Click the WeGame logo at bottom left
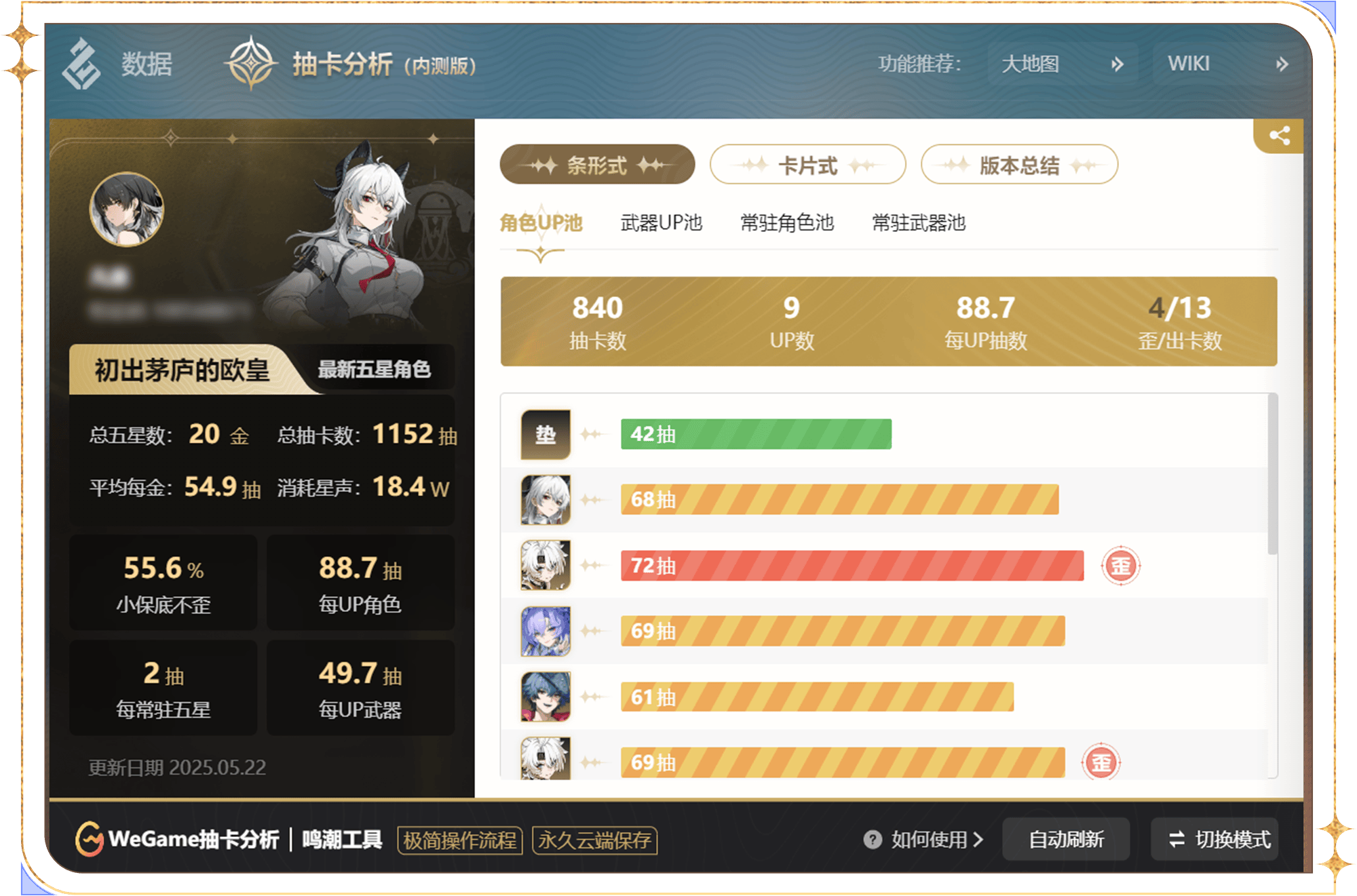The height and width of the screenshot is (896, 1357). coord(88,839)
